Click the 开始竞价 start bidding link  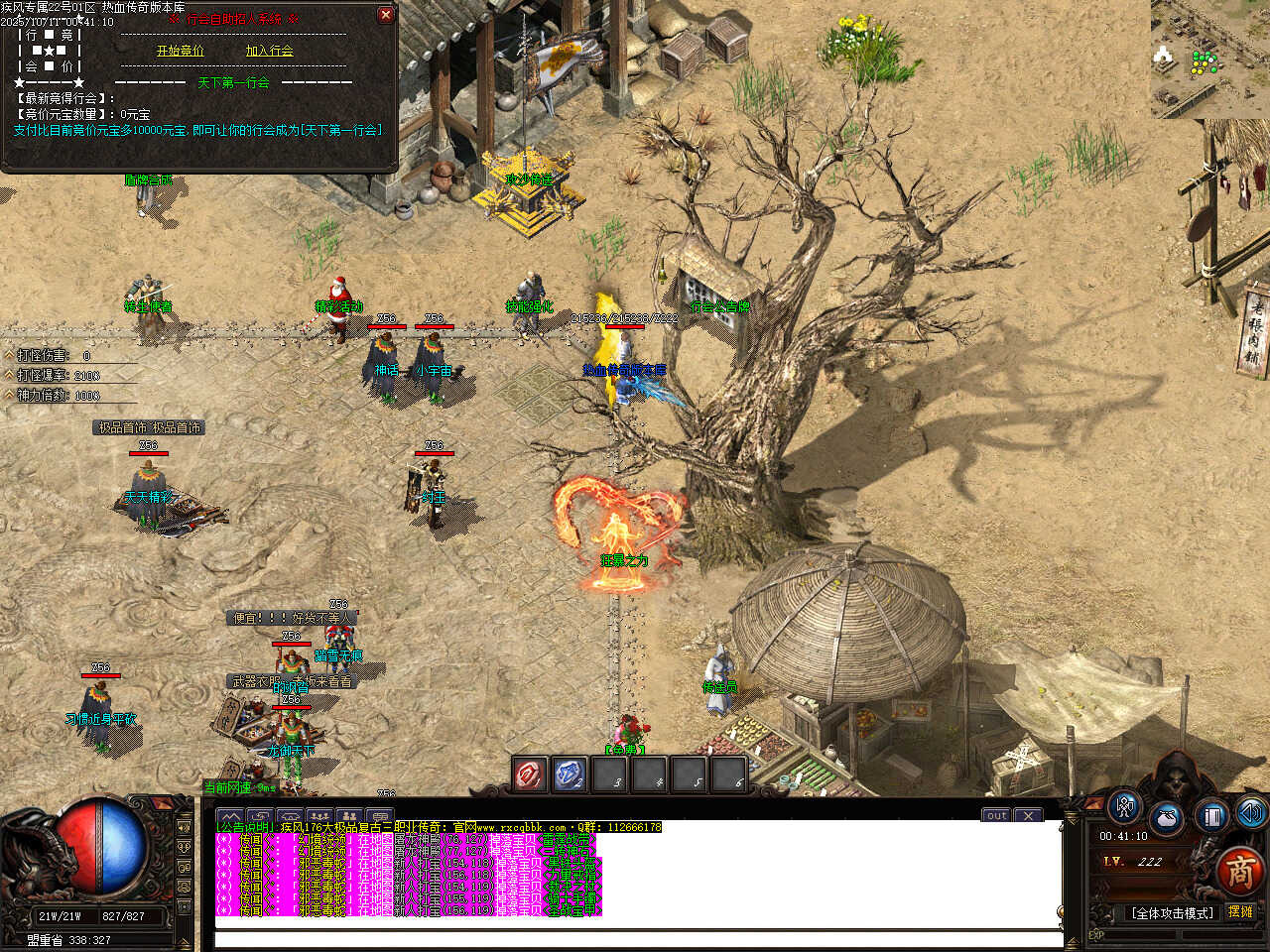(180, 51)
